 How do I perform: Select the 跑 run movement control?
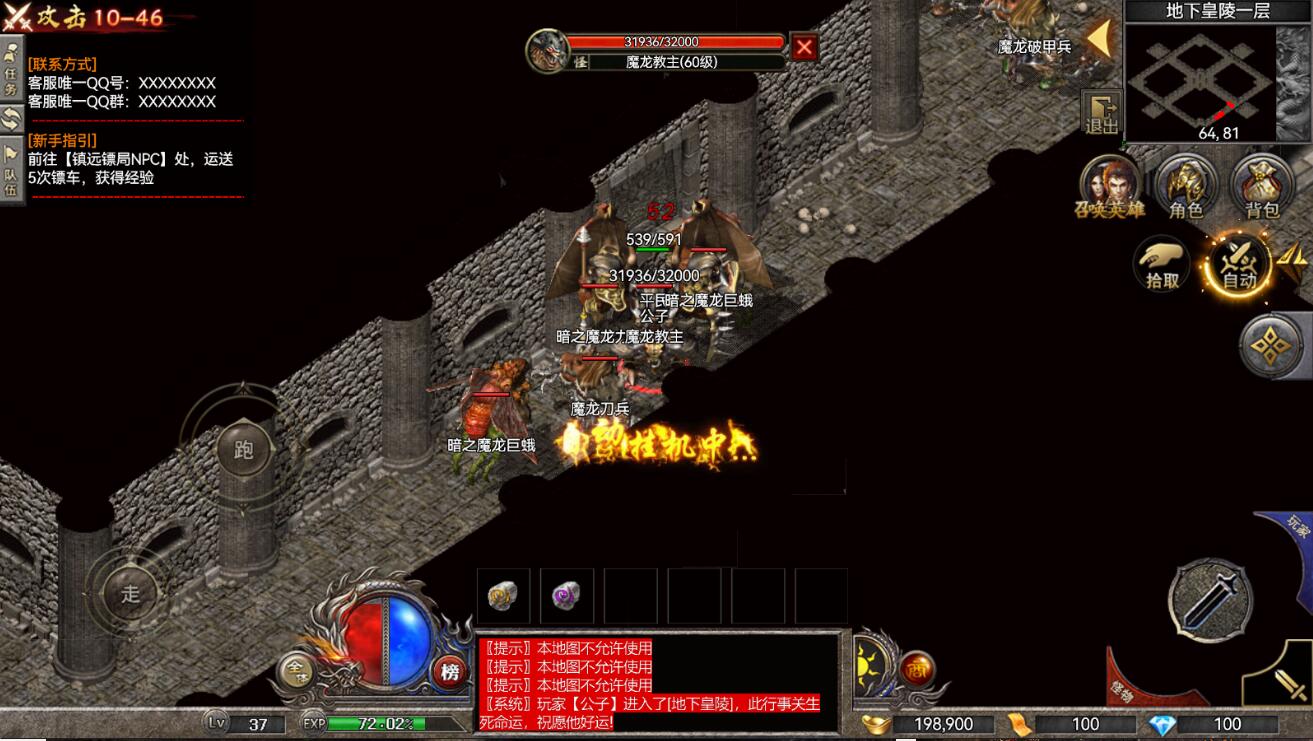click(x=243, y=449)
